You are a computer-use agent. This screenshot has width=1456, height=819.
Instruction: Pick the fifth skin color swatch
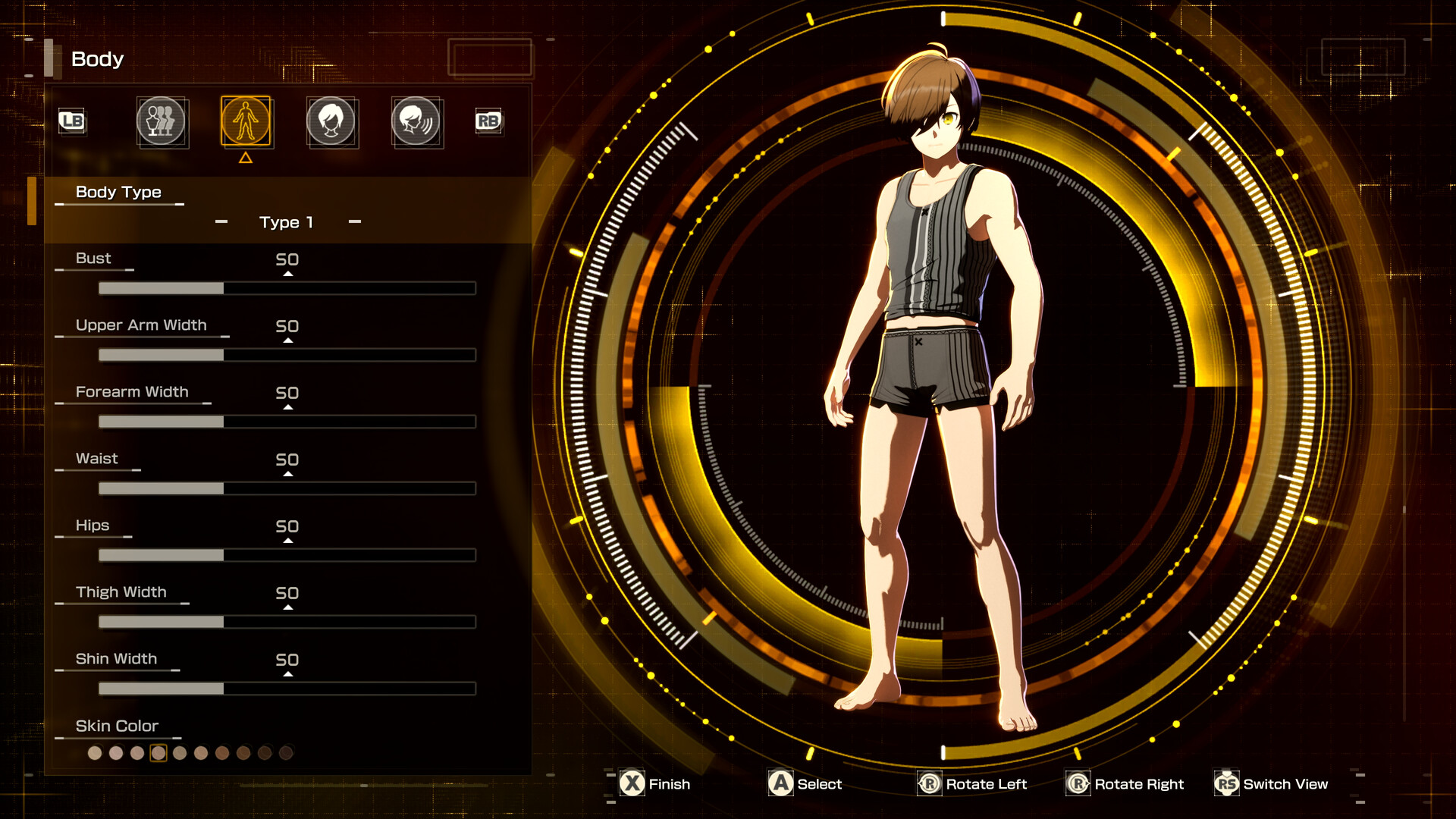(x=180, y=755)
